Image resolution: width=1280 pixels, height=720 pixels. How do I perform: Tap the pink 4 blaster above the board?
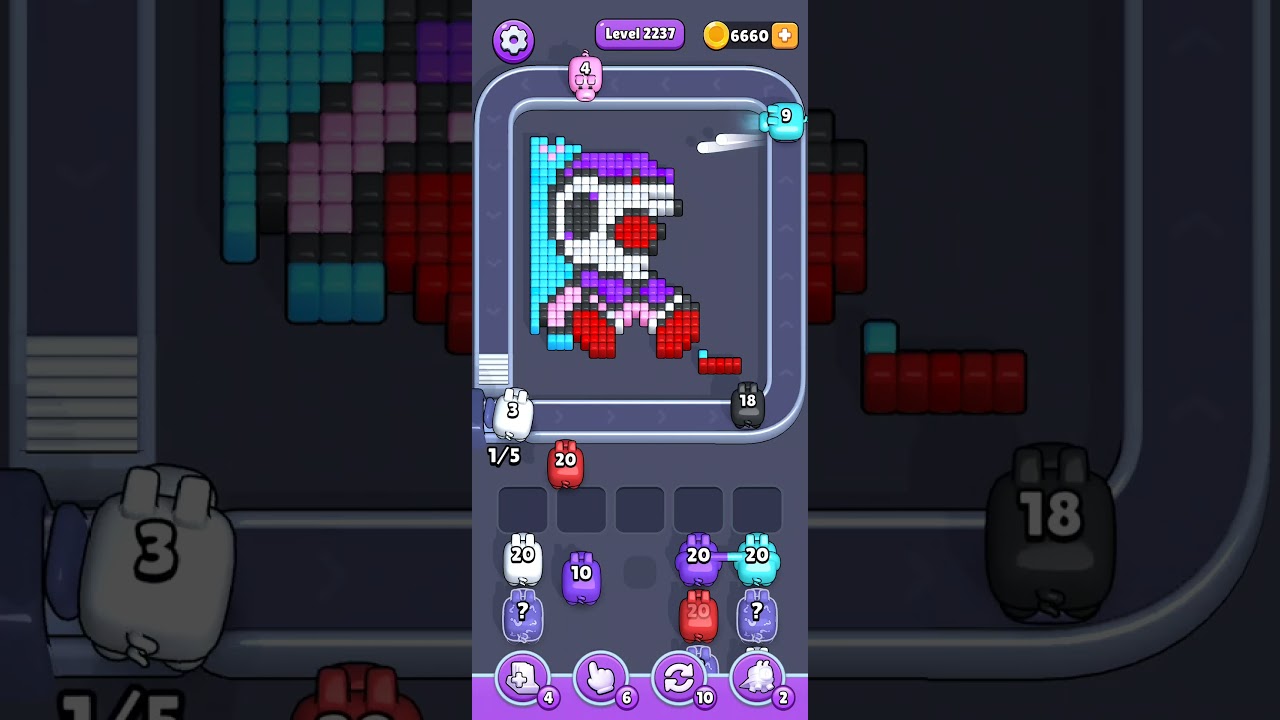(585, 78)
